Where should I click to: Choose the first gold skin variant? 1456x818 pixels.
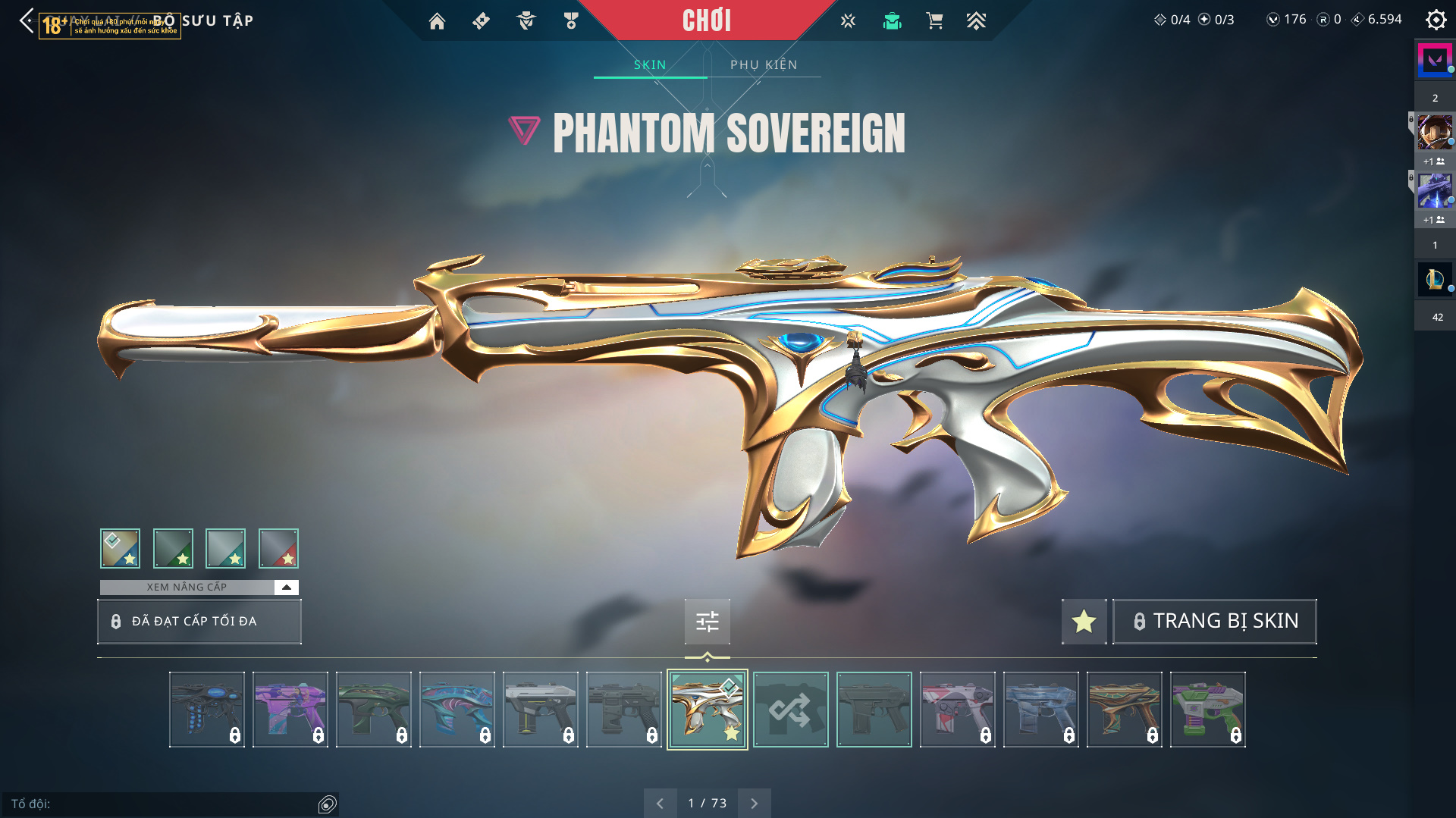point(121,549)
